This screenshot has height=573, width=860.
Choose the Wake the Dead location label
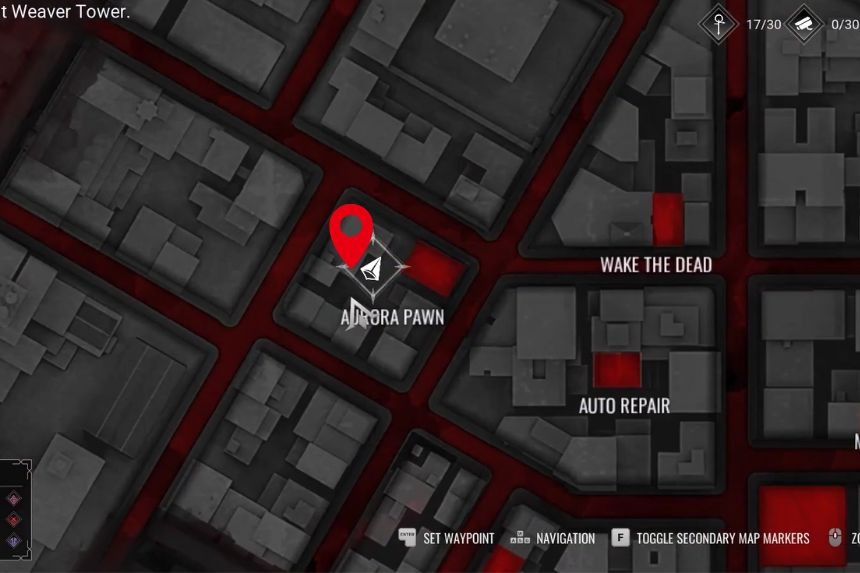(x=656, y=265)
